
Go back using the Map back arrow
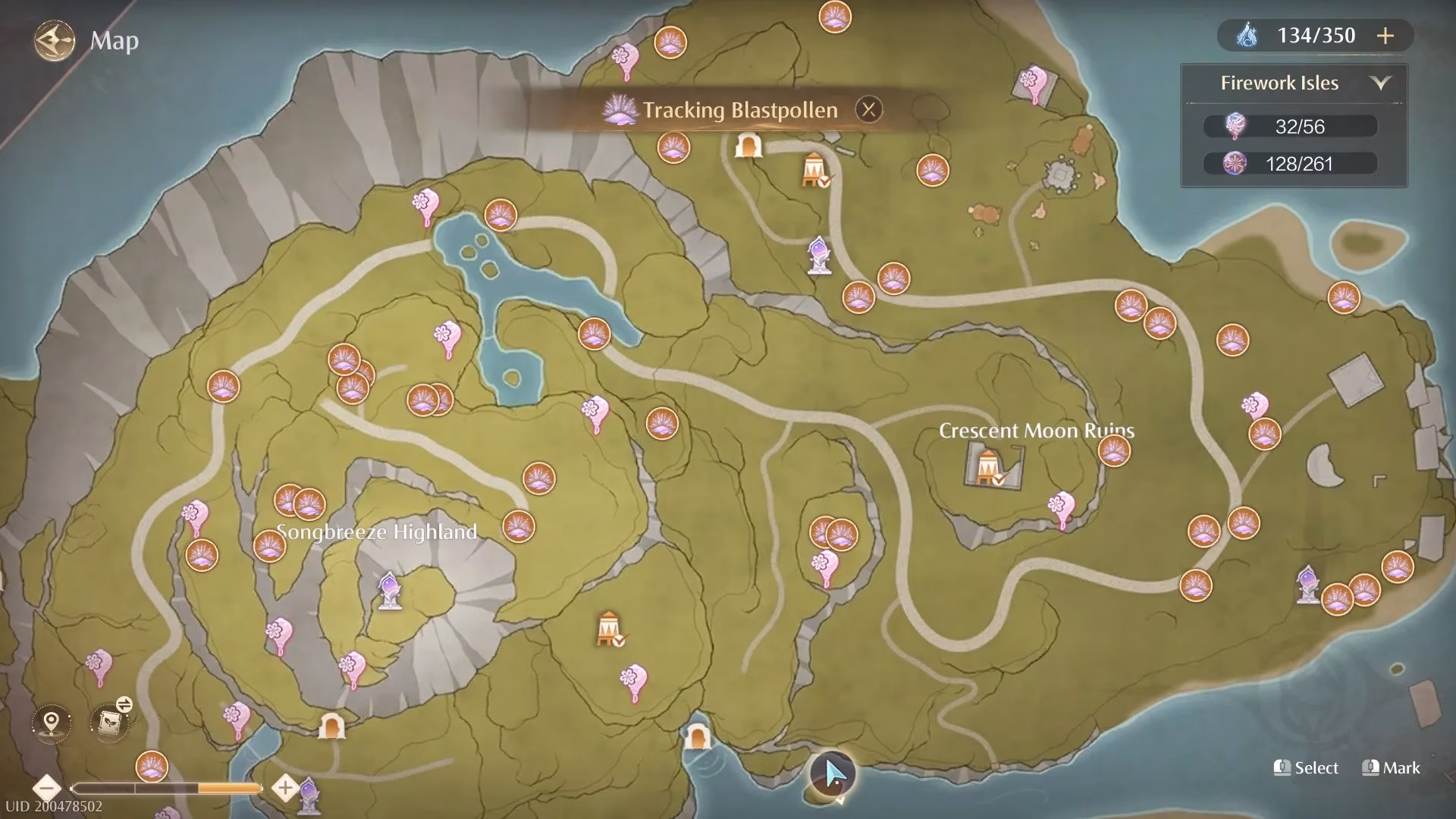[54, 40]
